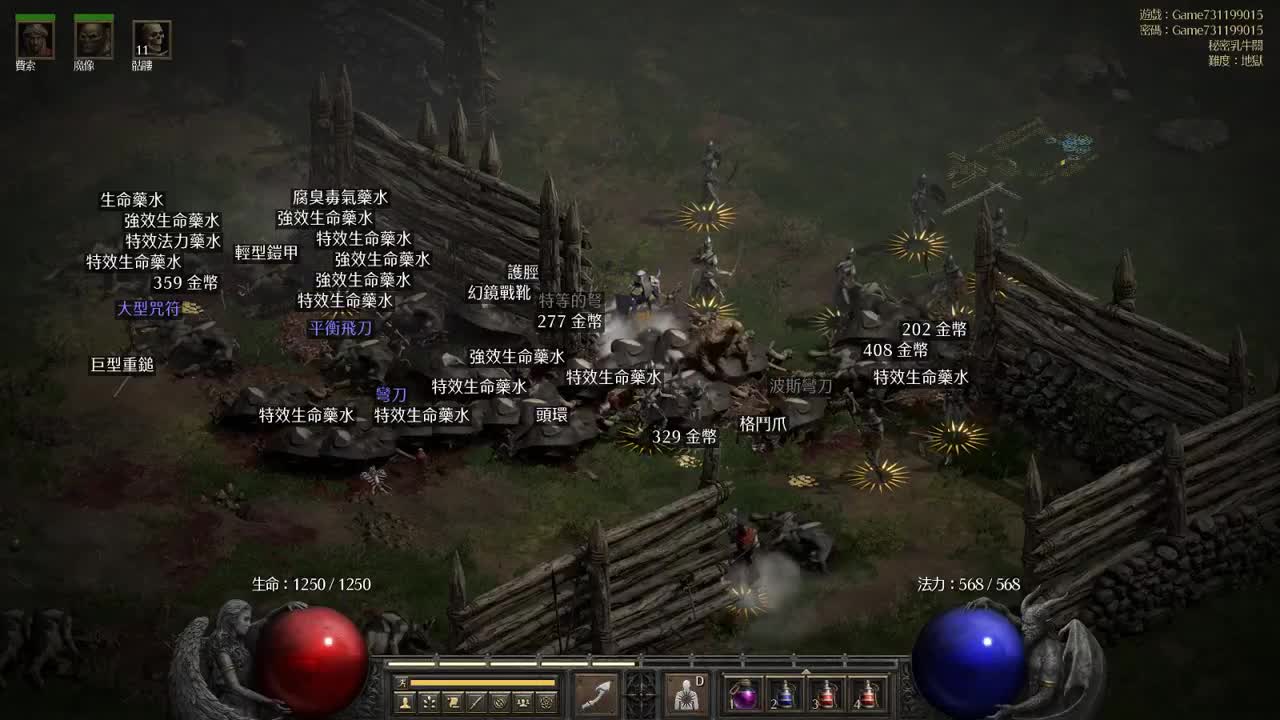The height and width of the screenshot is (720, 1280).
Task: Open the quest log scroll icon
Action: tap(451, 701)
